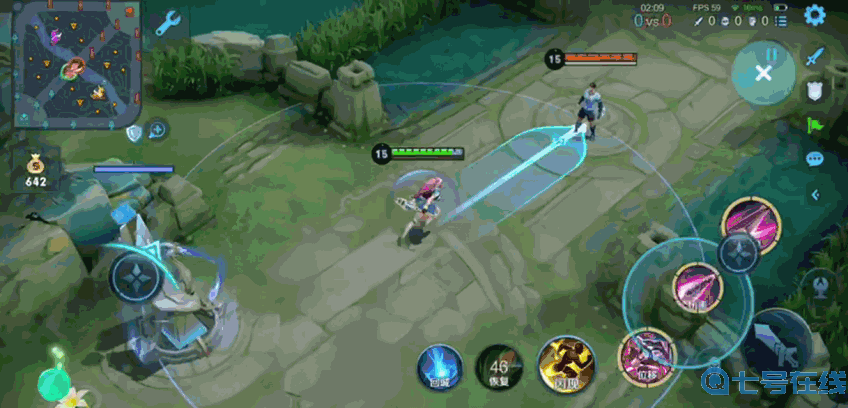Tap the magnifier plus icon below minimap
848x408 pixels.
point(157,130)
